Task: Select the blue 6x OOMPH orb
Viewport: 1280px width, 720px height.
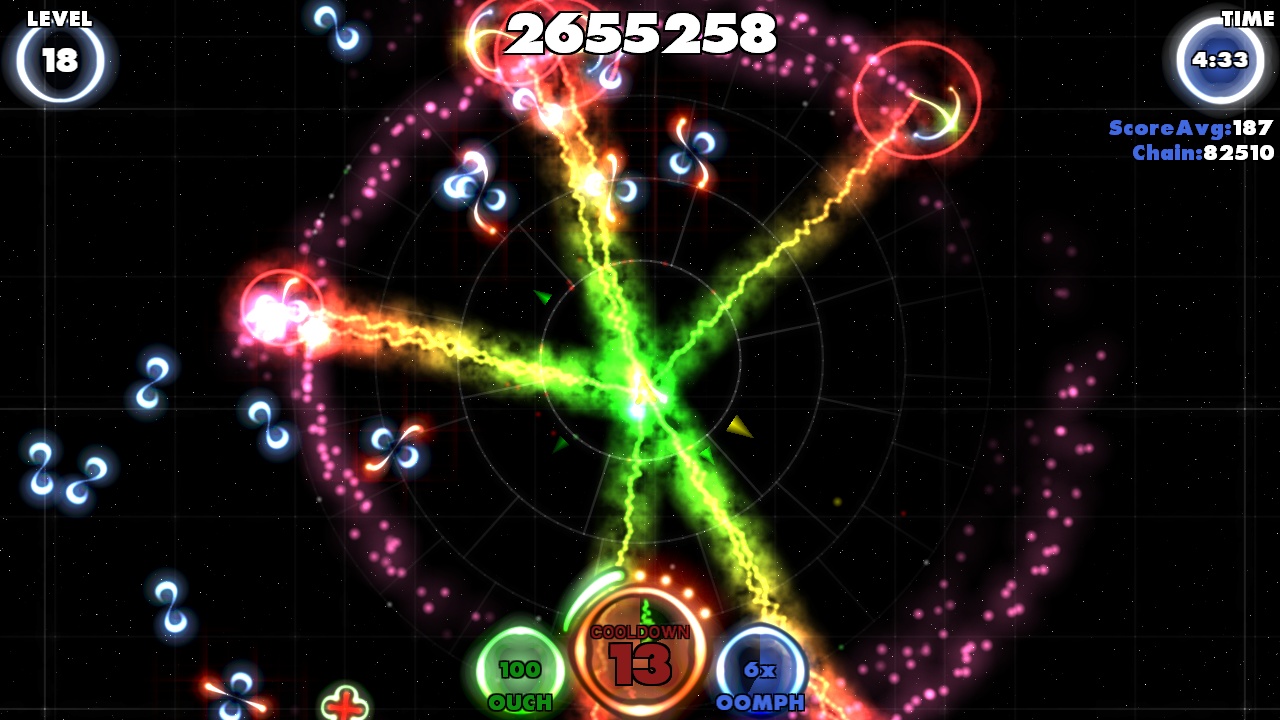Action: [762, 670]
